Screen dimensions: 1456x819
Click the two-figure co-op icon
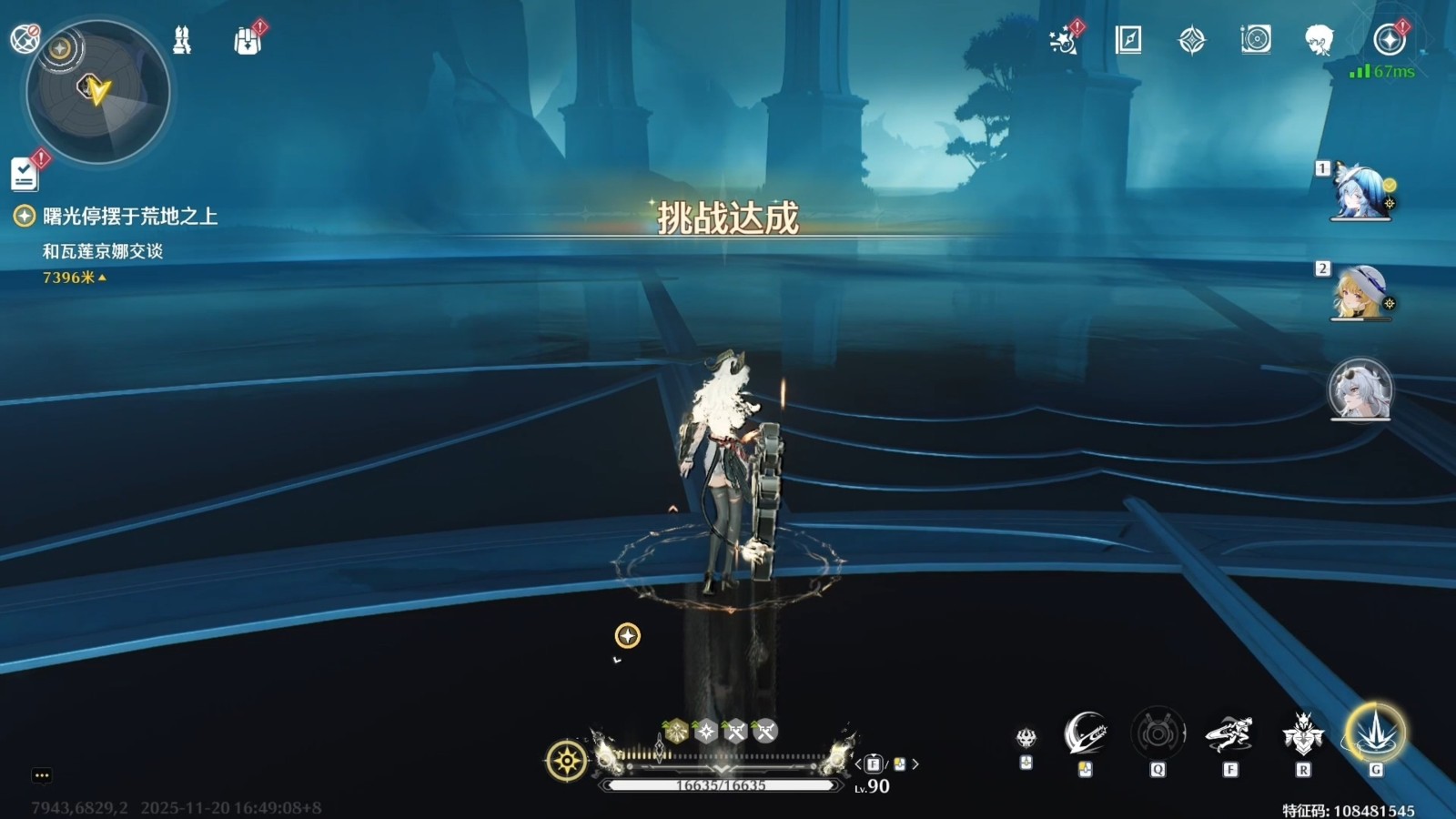pyautogui.click(x=182, y=41)
